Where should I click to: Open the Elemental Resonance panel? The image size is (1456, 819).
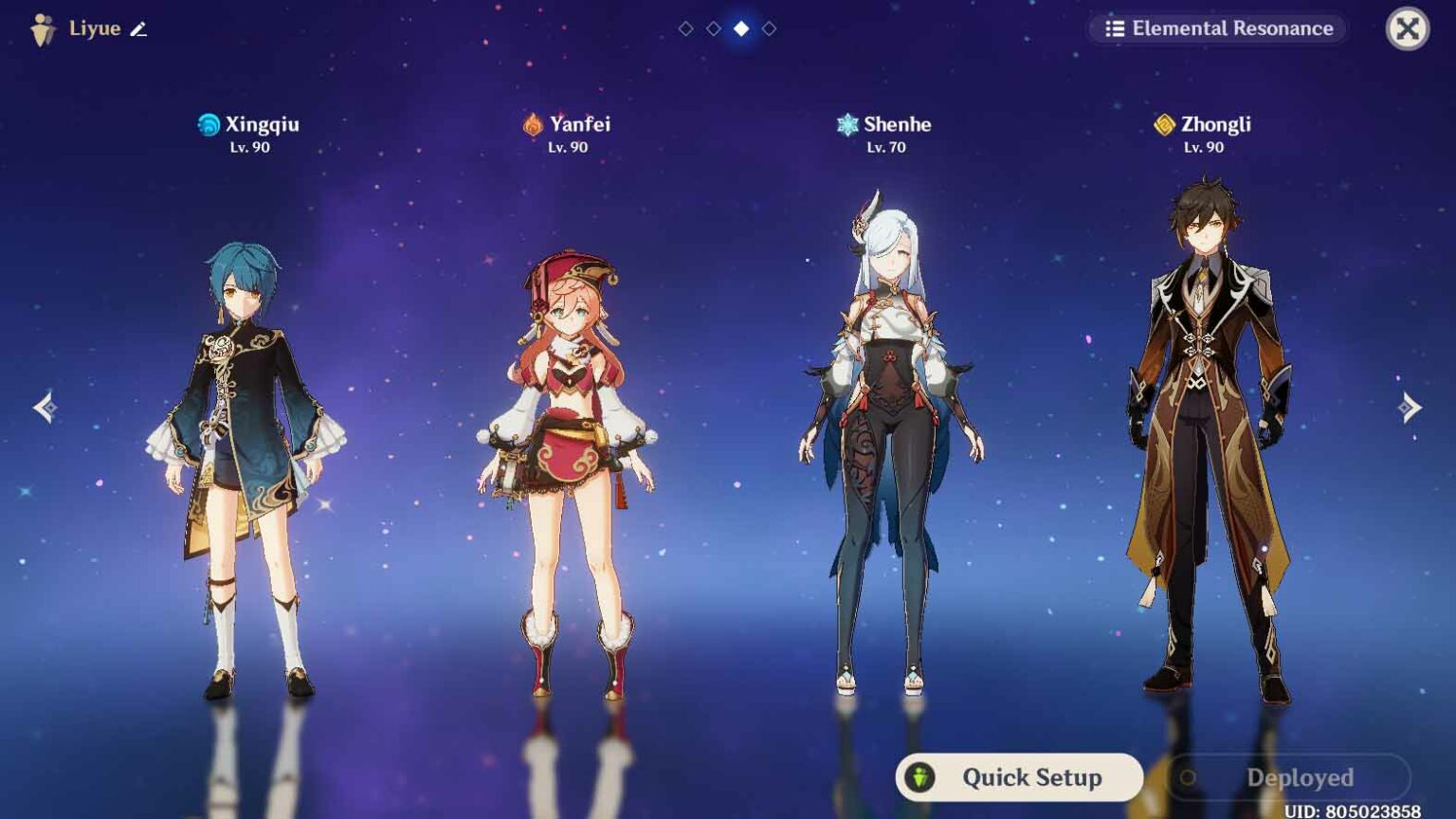pyautogui.click(x=1219, y=28)
